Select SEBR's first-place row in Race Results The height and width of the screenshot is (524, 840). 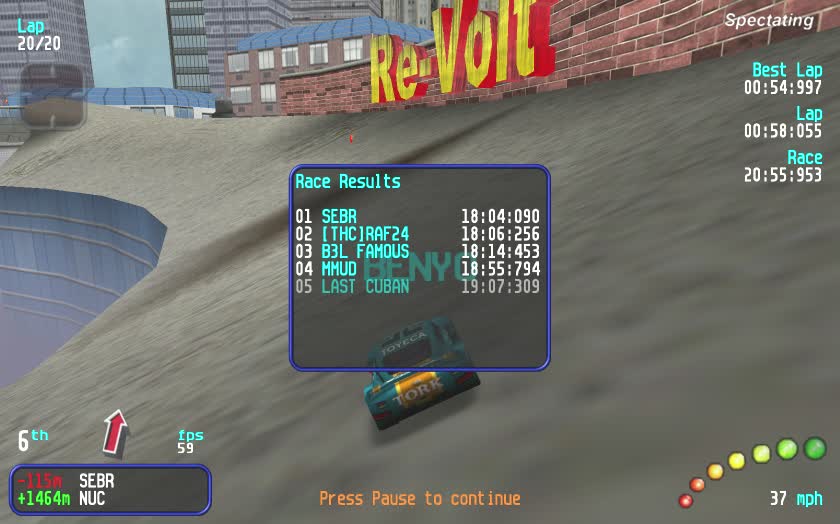pos(417,216)
